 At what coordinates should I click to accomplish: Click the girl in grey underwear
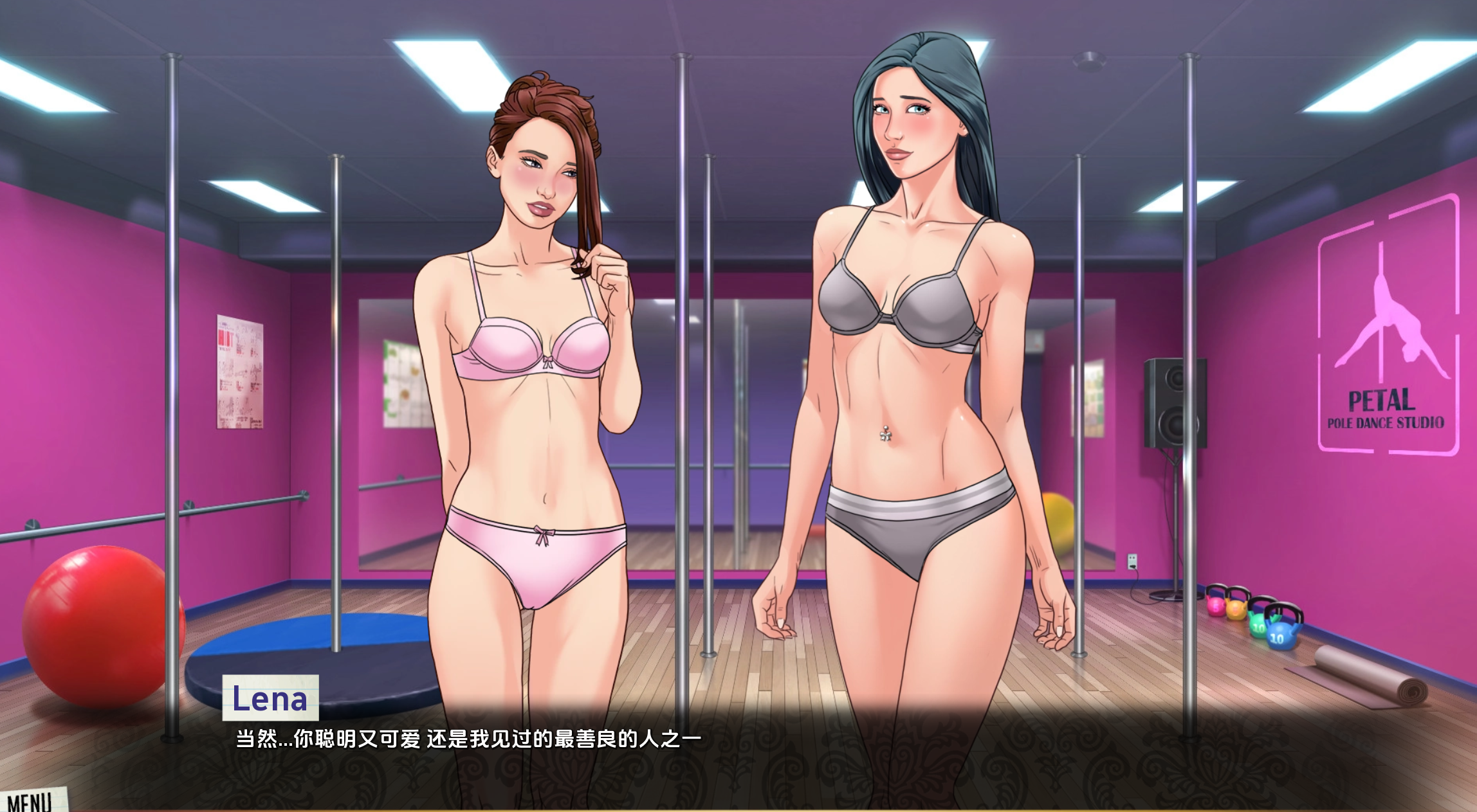901,354
